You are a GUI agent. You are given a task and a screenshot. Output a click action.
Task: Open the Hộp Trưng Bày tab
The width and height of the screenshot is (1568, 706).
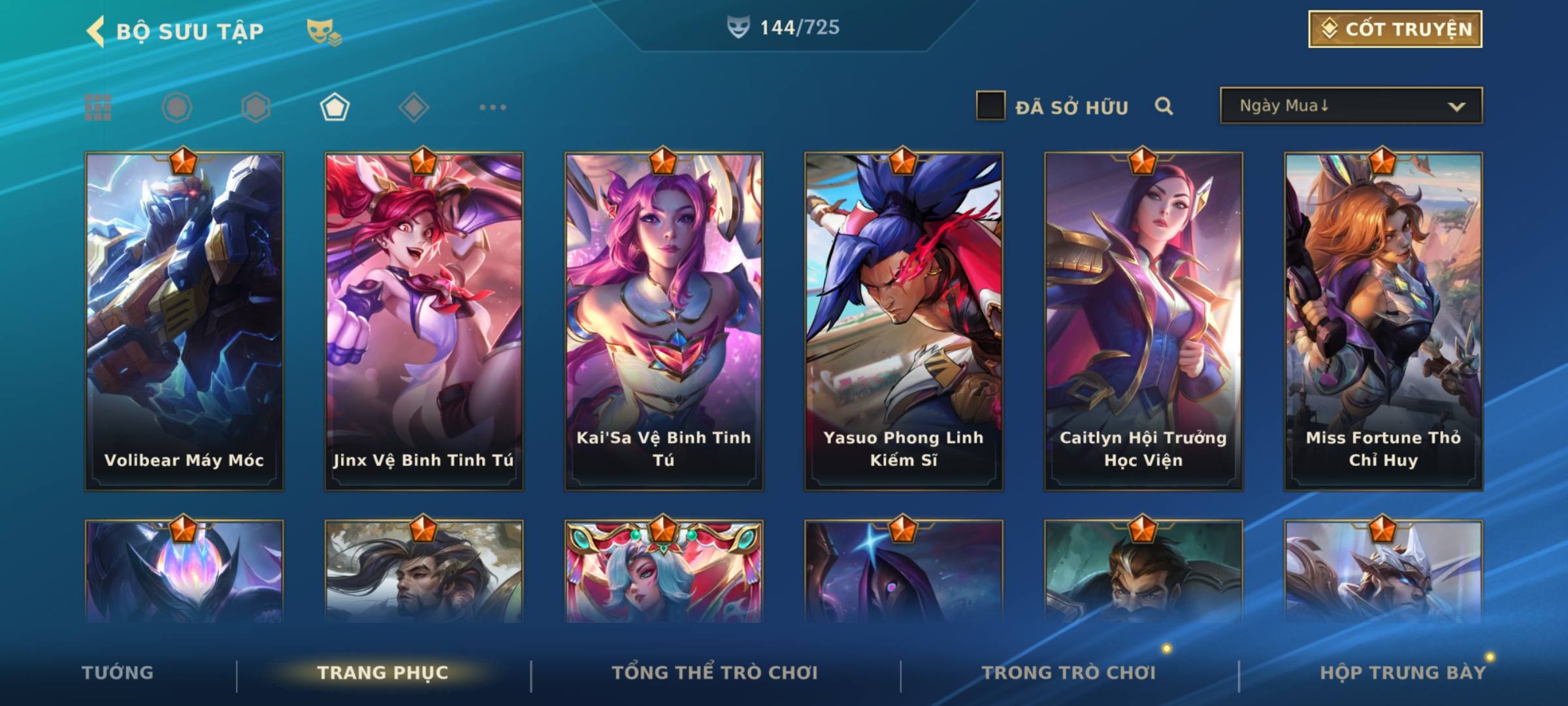point(1403,673)
